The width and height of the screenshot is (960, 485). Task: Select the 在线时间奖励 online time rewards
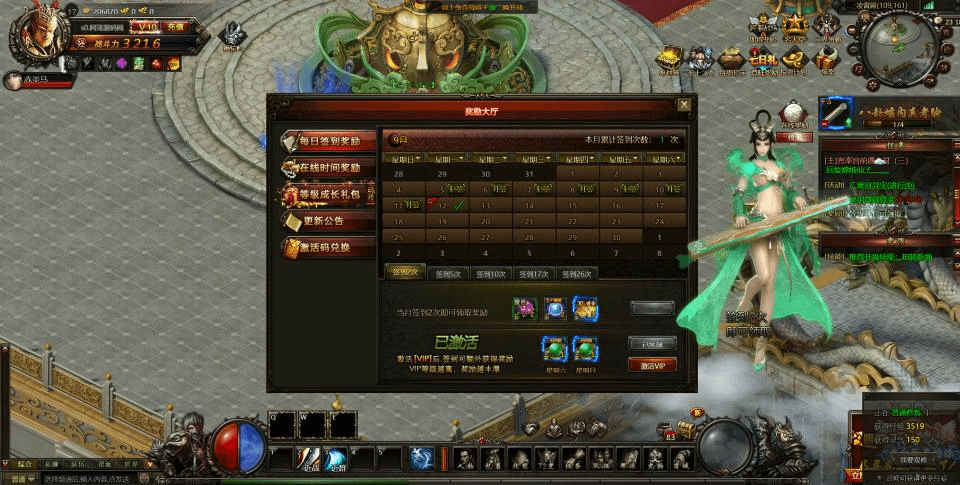329,167
